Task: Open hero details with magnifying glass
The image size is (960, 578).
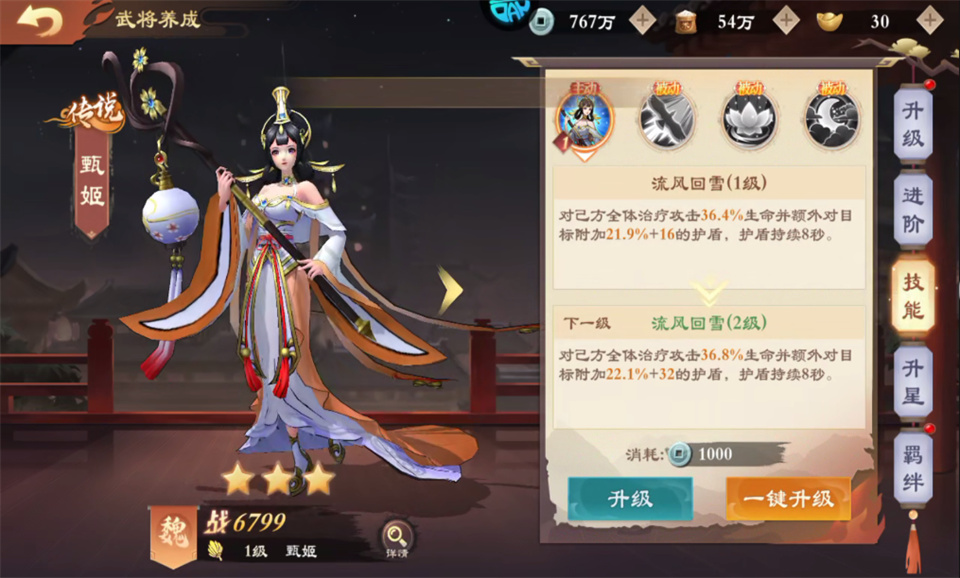Action: (x=397, y=538)
